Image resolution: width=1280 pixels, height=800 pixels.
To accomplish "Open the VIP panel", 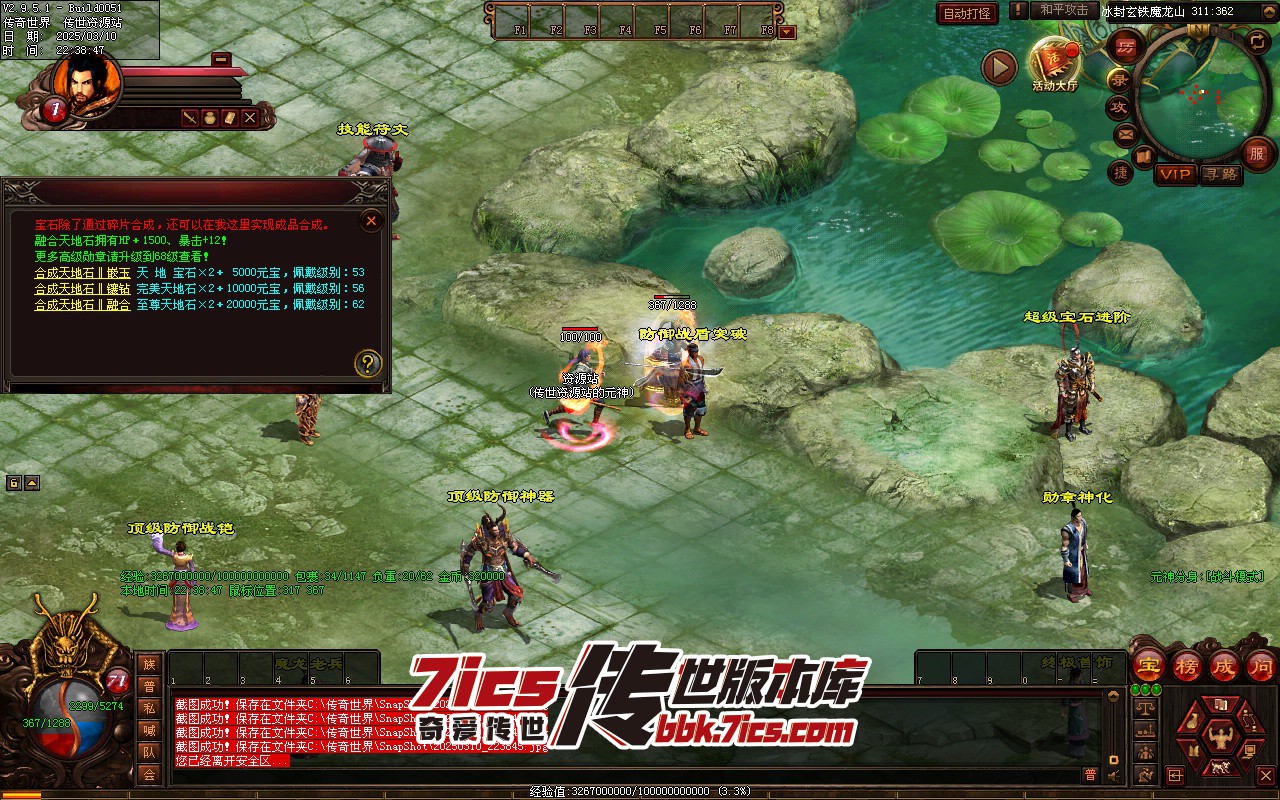I will pyautogui.click(x=1176, y=175).
